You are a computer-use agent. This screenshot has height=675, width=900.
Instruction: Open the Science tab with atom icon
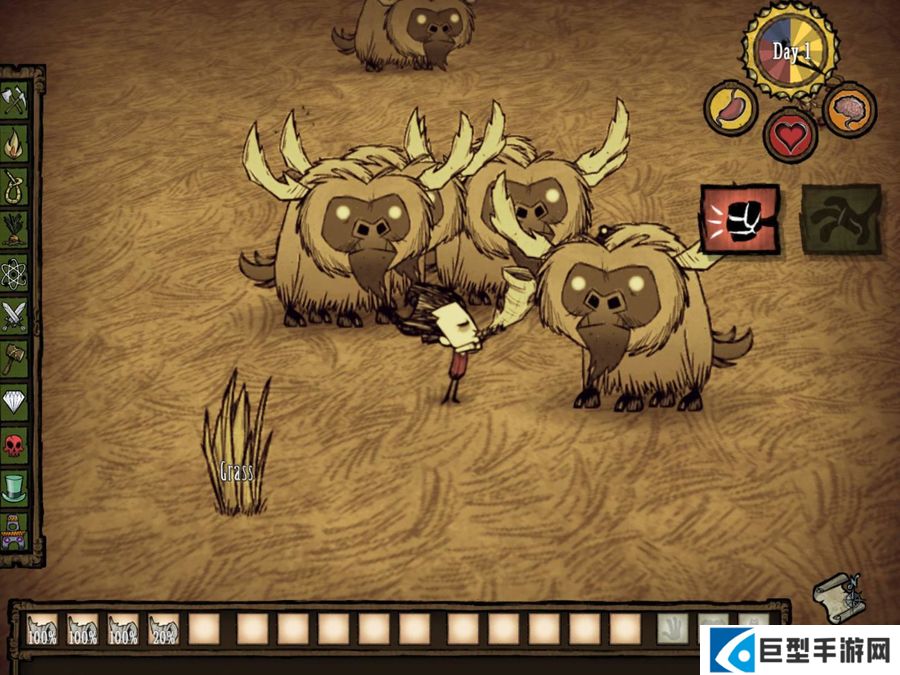(16, 270)
